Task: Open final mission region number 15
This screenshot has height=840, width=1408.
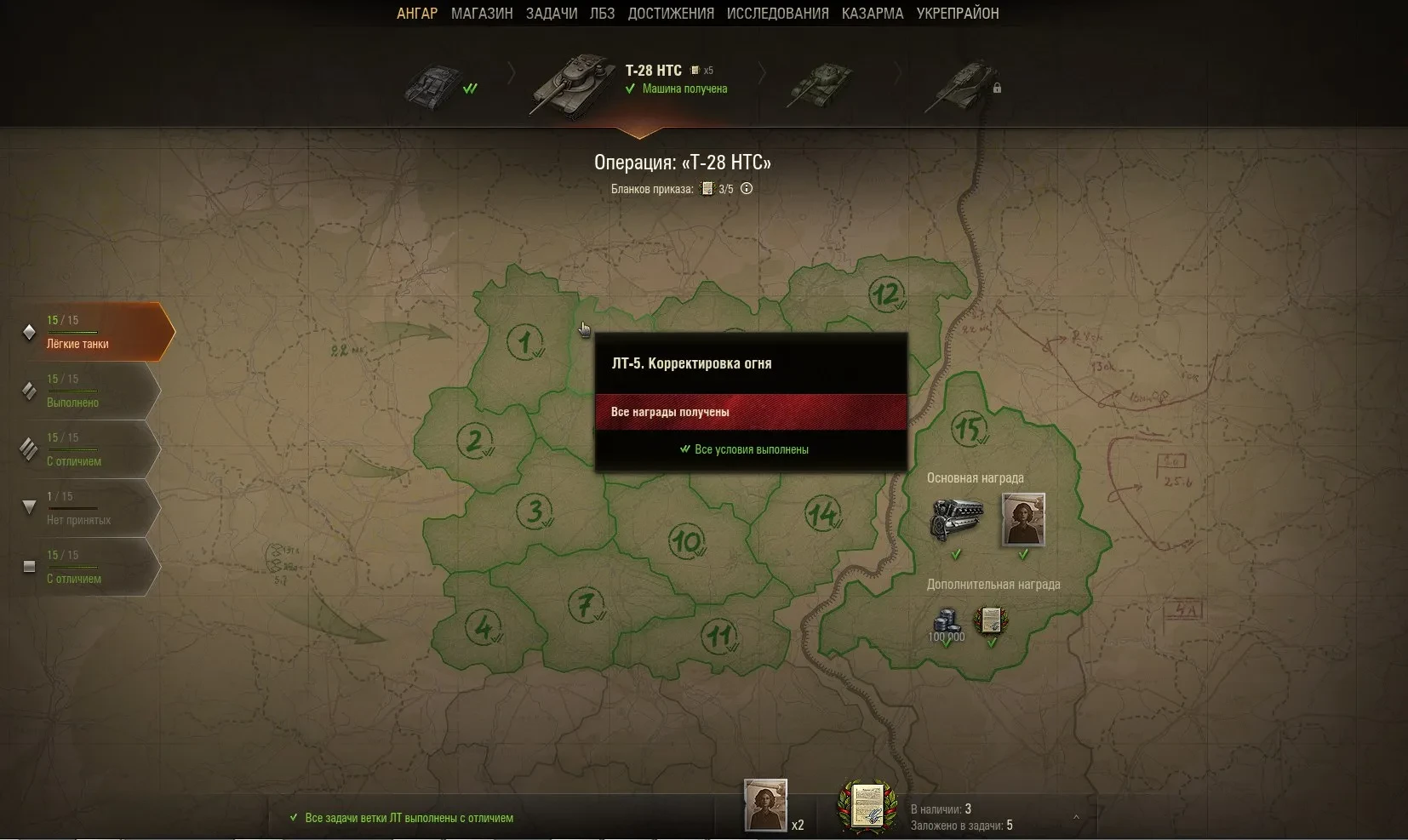Action: 968,428
